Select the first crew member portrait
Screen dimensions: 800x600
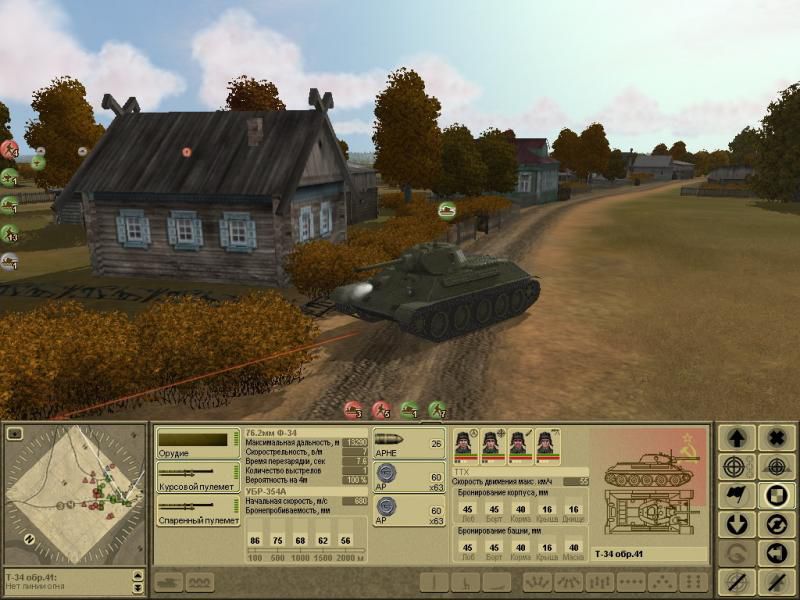click(x=467, y=445)
